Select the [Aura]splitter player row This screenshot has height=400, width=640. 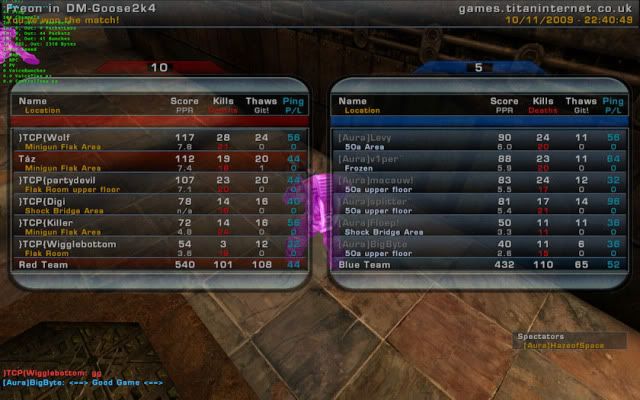(478, 205)
